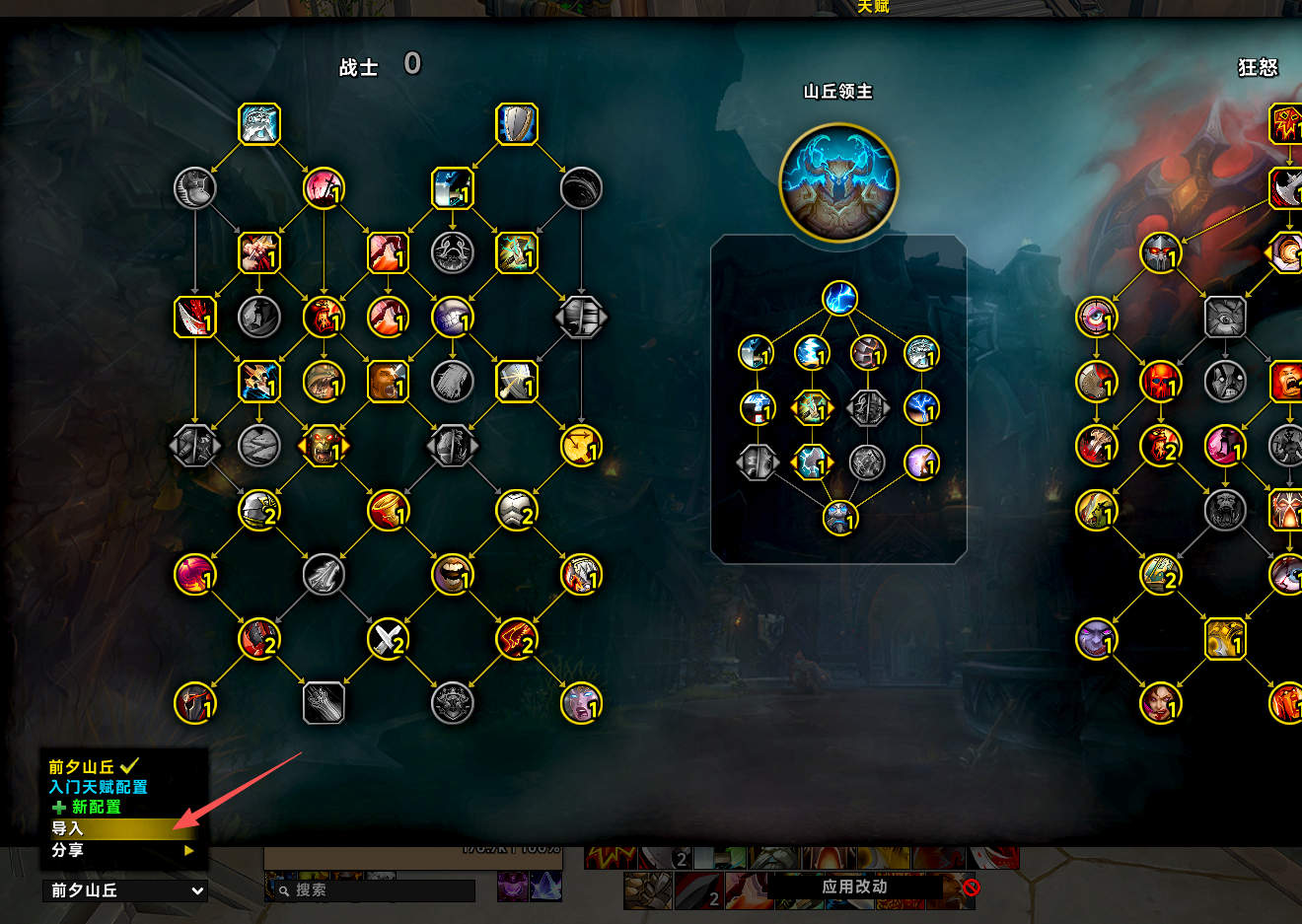Open the 前夕山丘 loadout dropdown

126,890
